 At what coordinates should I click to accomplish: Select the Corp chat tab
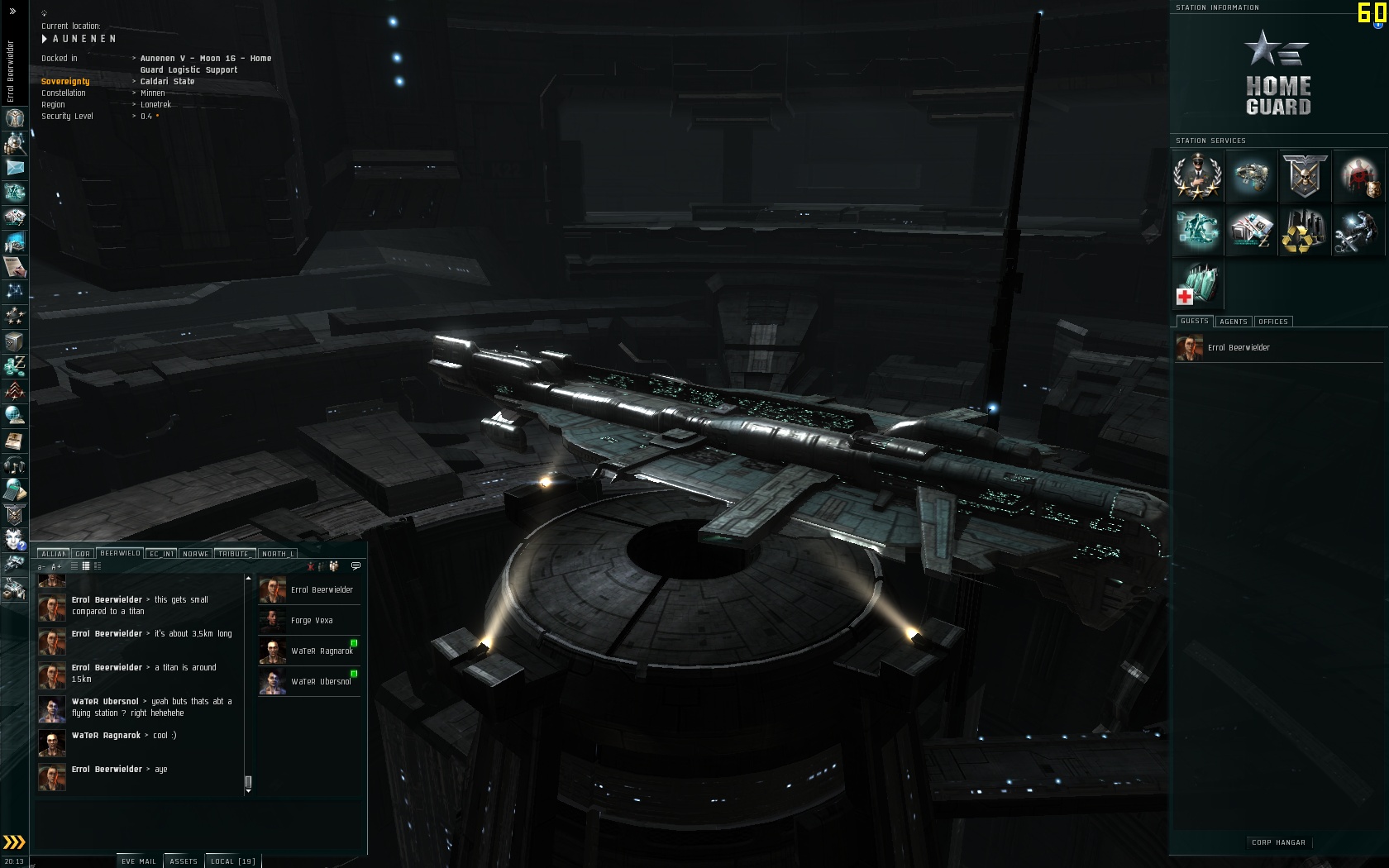point(82,554)
